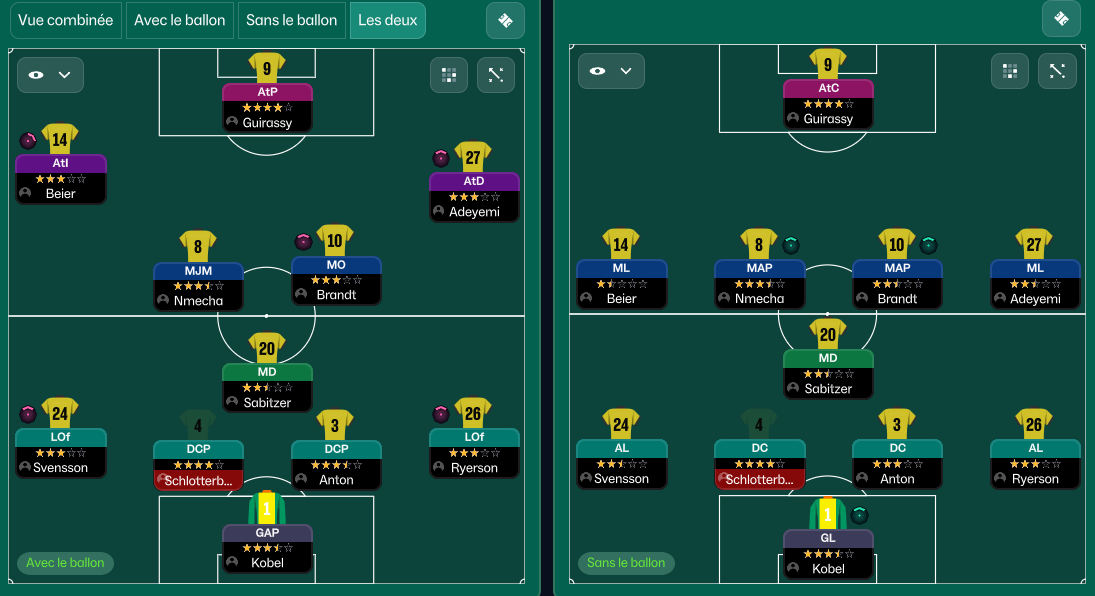The width and height of the screenshot is (1095, 596).
Task: Select Schlotterbeck's DCP defender card
Action: click(x=198, y=464)
